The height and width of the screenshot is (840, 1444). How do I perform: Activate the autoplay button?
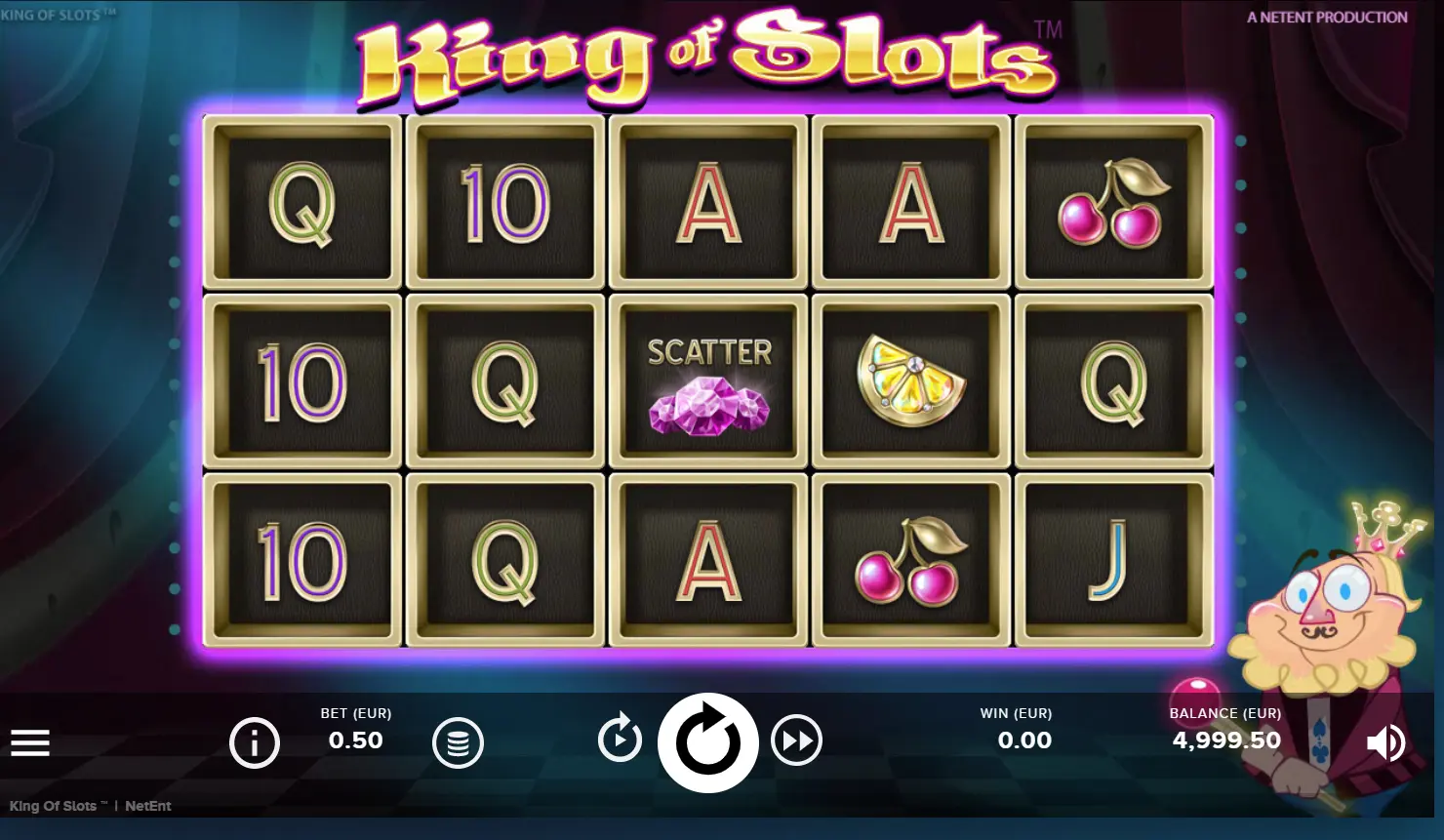620,739
